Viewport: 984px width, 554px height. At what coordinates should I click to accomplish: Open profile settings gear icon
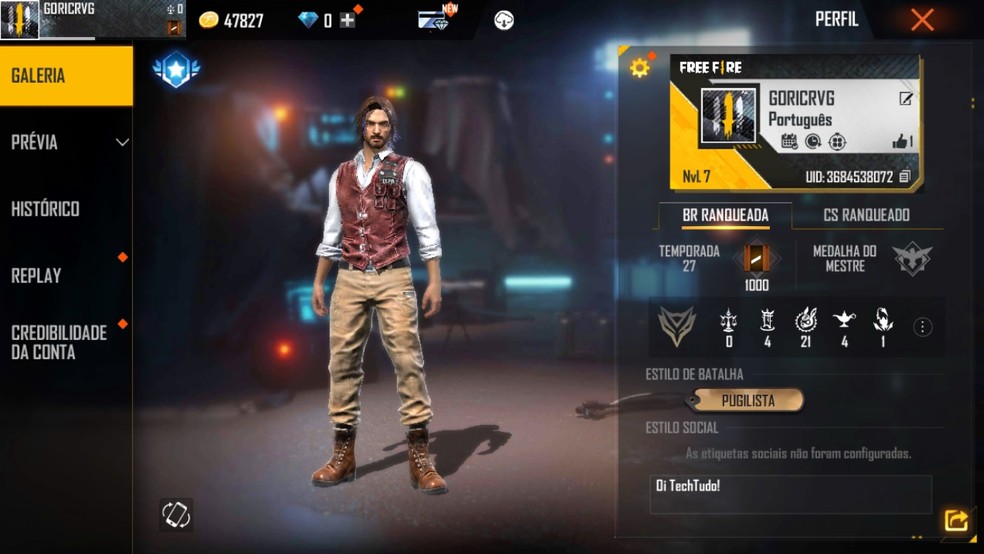[640, 68]
